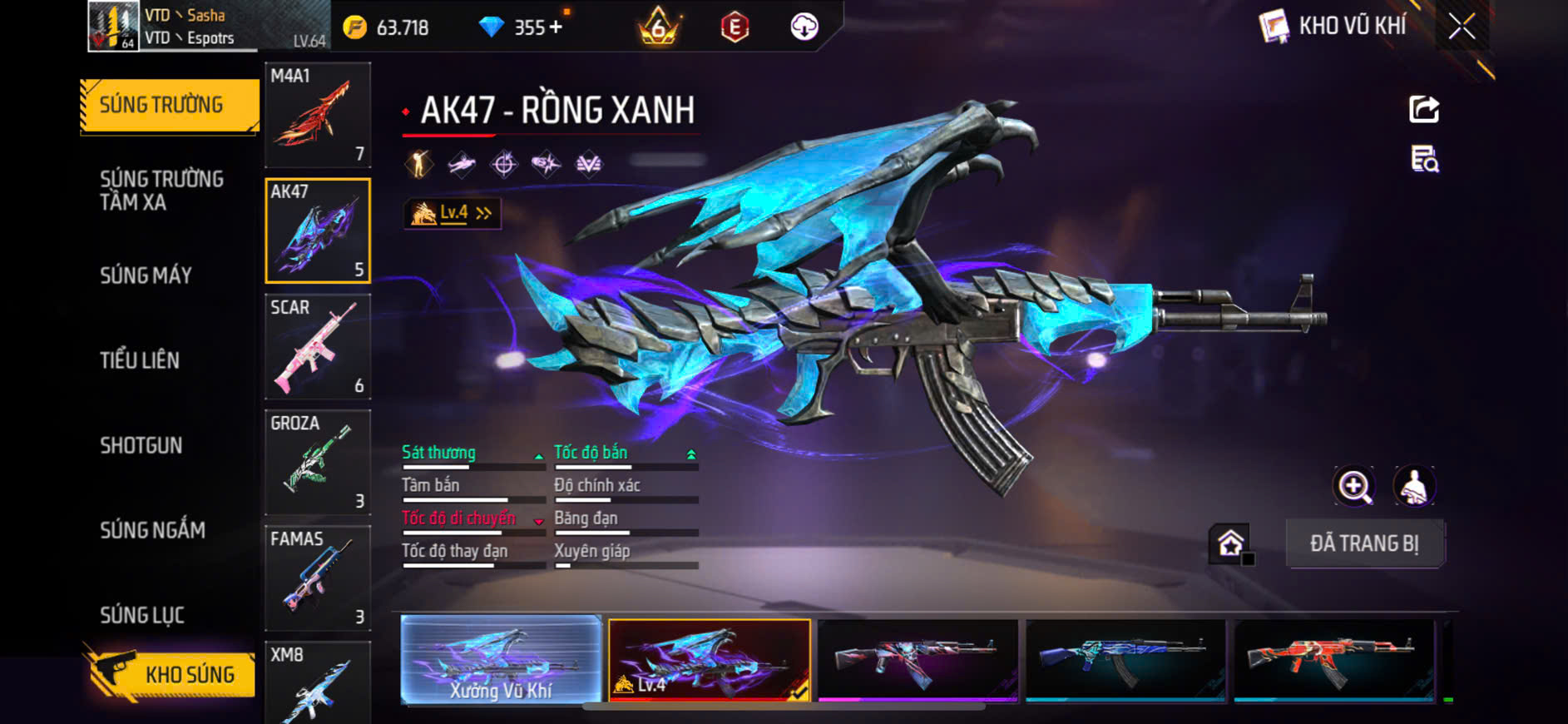Open the Súng Máy weapon category

point(146,275)
